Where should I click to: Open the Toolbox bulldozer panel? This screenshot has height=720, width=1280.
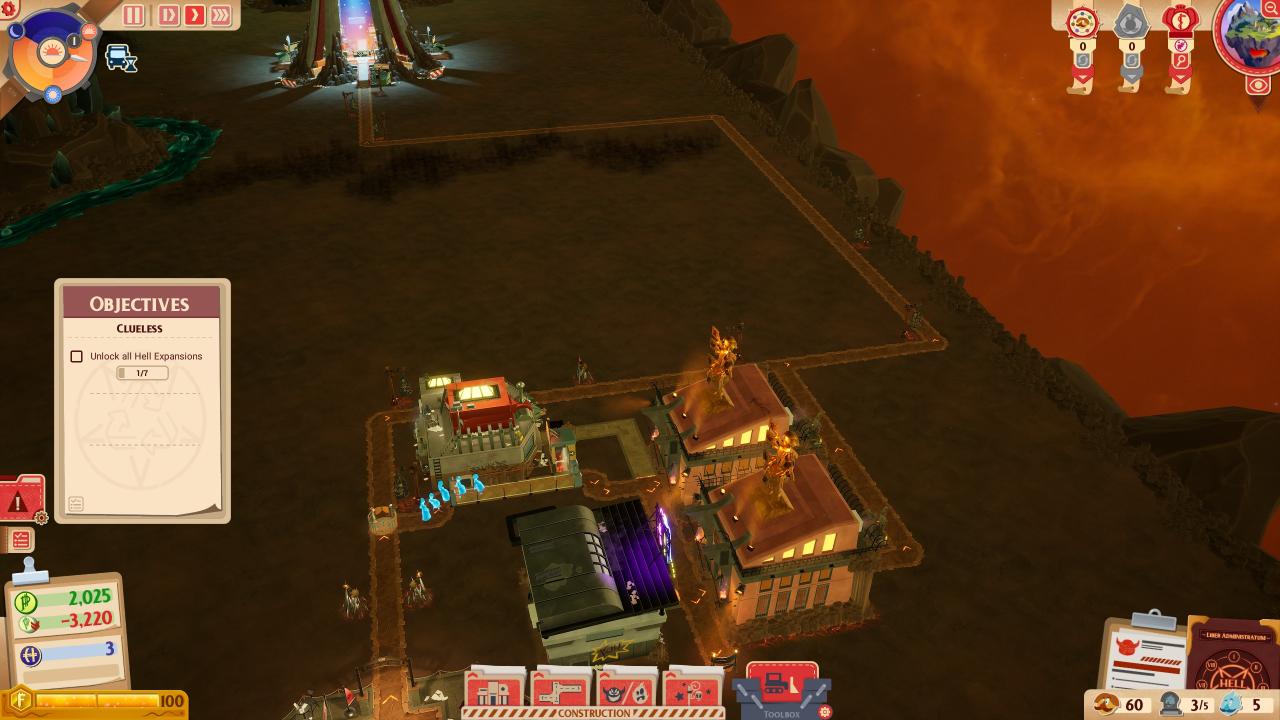point(782,689)
